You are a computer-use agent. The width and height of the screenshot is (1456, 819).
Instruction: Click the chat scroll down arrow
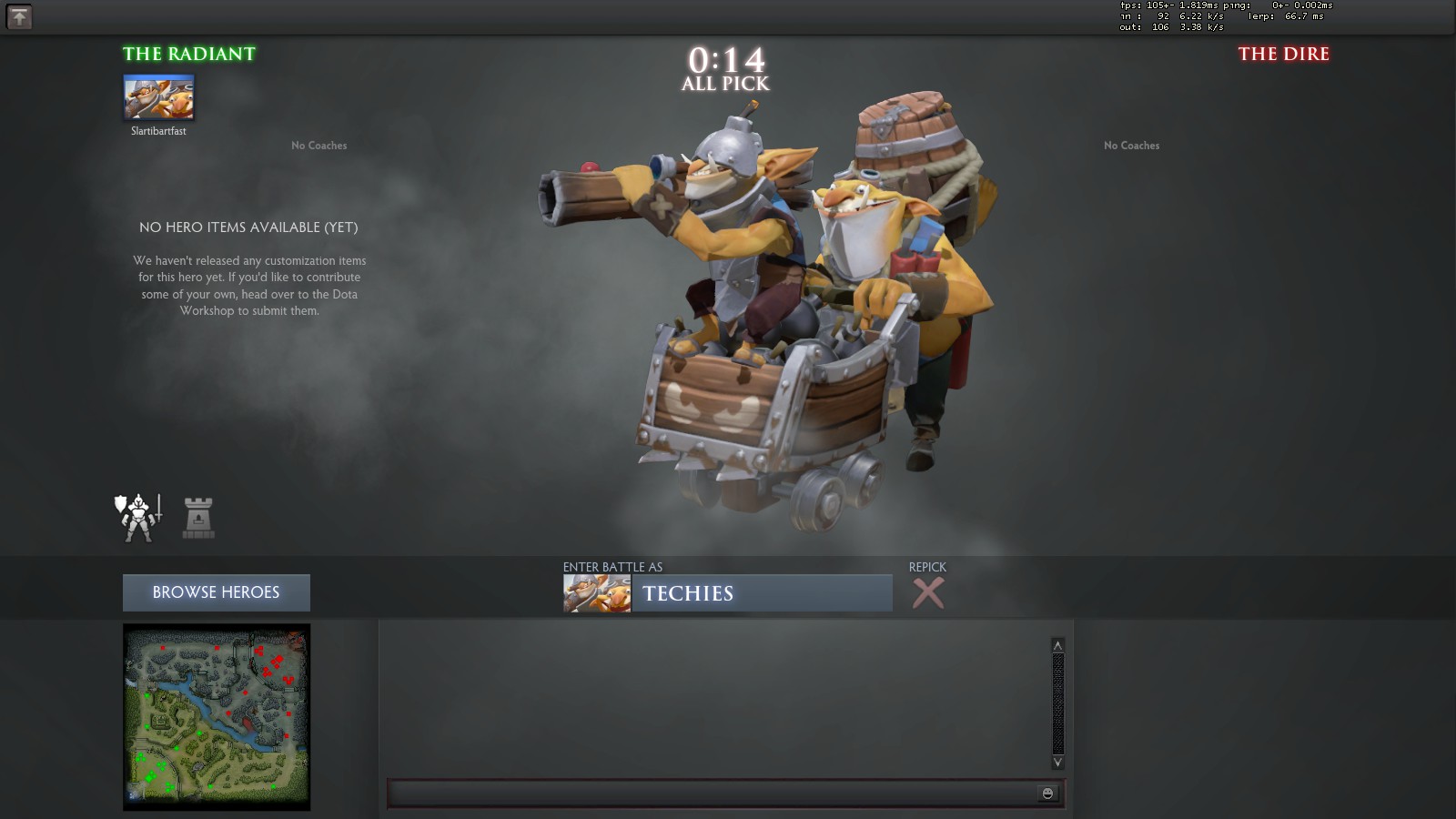[x=1057, y=762]
